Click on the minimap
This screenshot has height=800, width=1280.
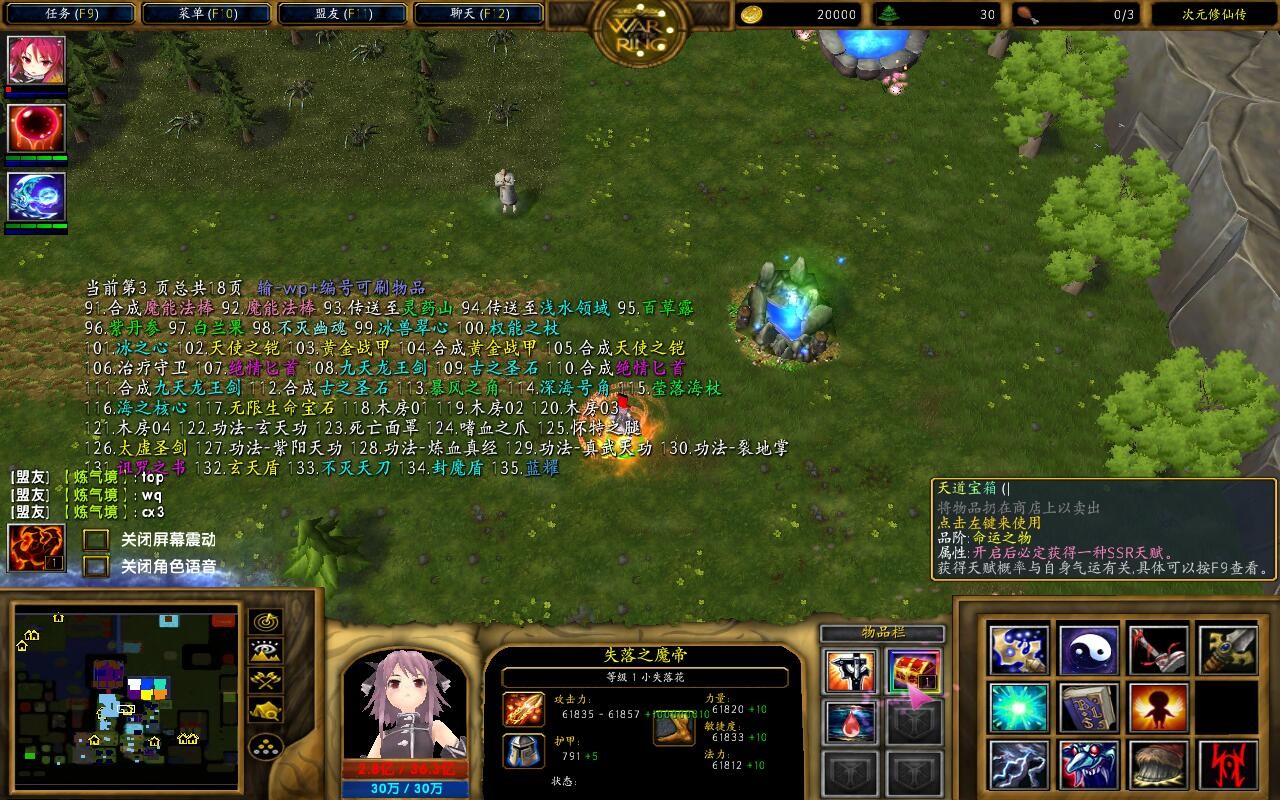point(126,696)
